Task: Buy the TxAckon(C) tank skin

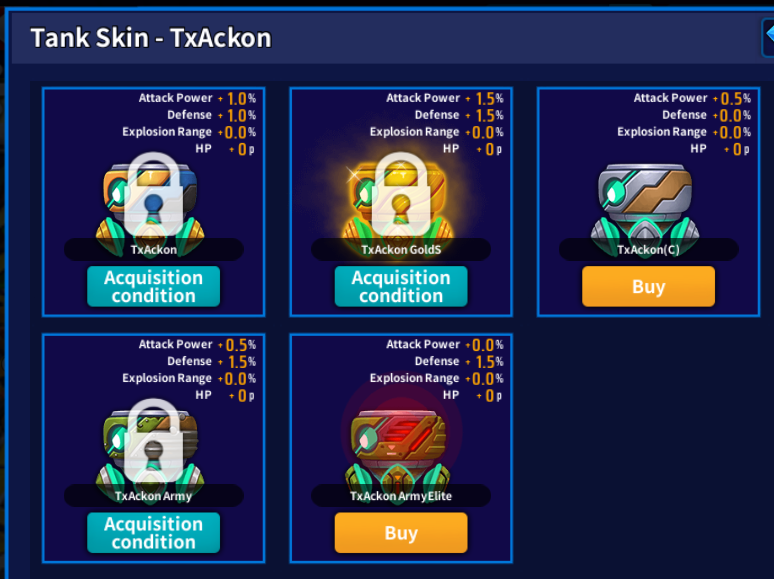Action: coord(648,287)
